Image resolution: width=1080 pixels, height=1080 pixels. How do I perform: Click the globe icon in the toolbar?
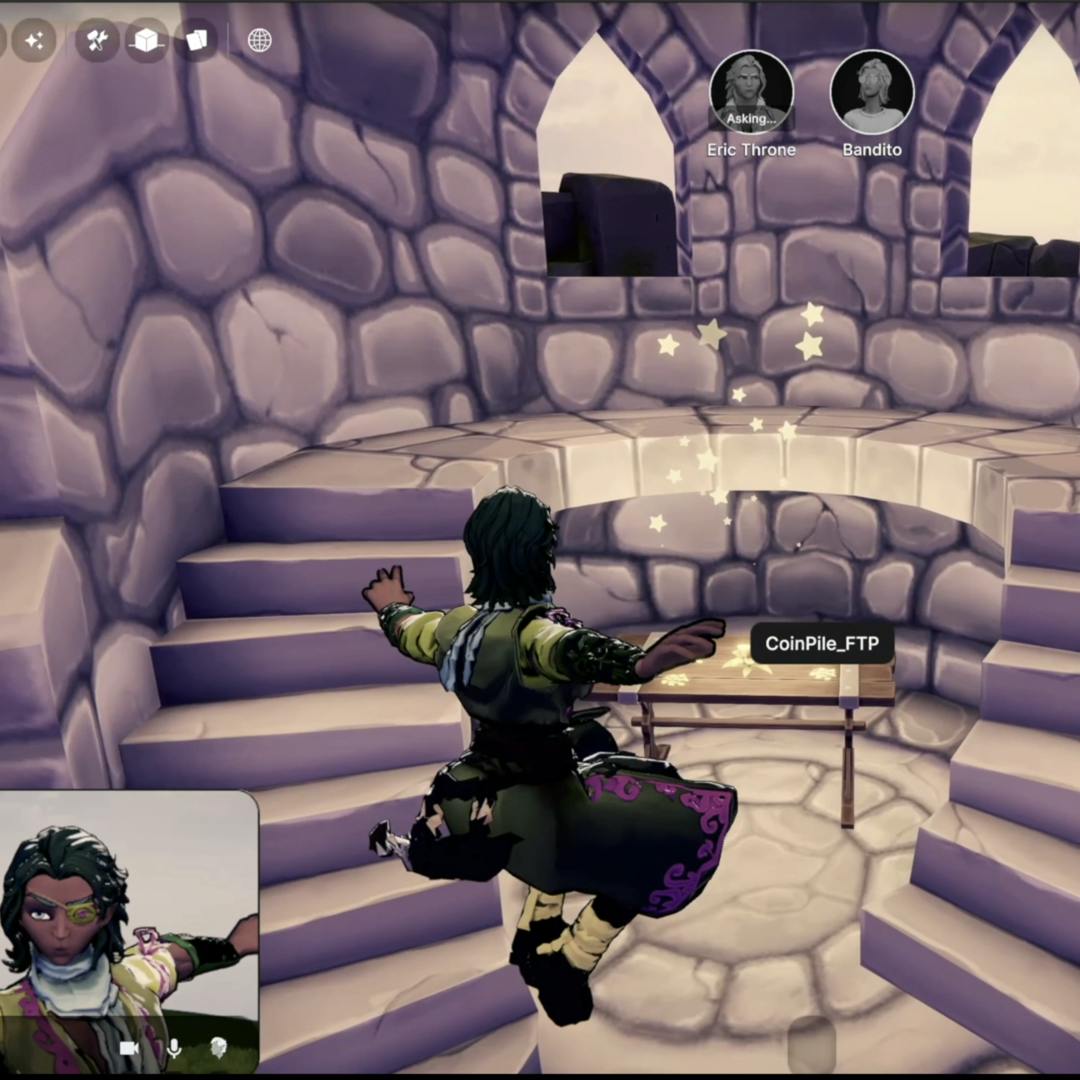tap(259, 41)
